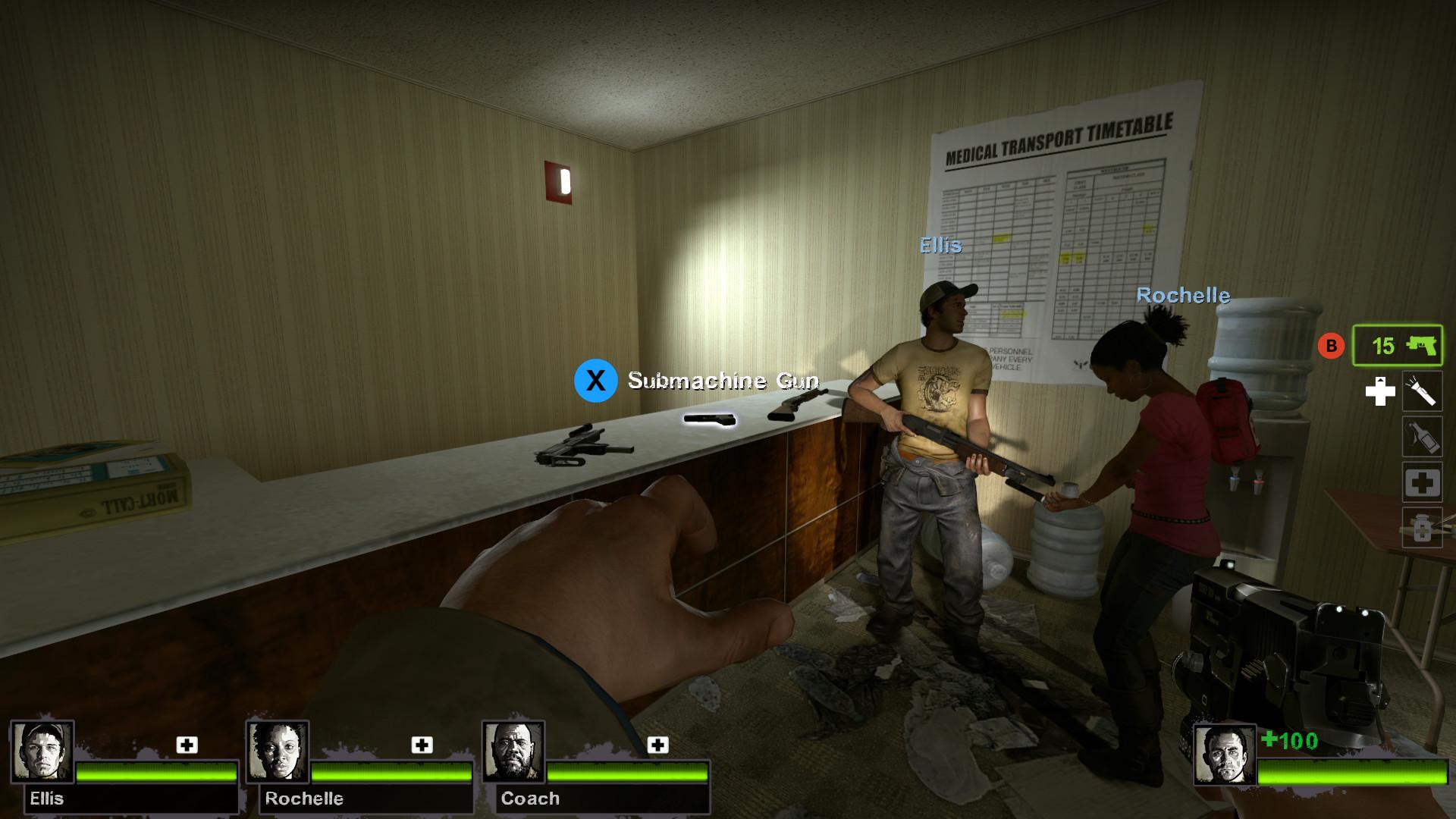
Task: Choose the first aid kit slot
Action: [1422, 482]
